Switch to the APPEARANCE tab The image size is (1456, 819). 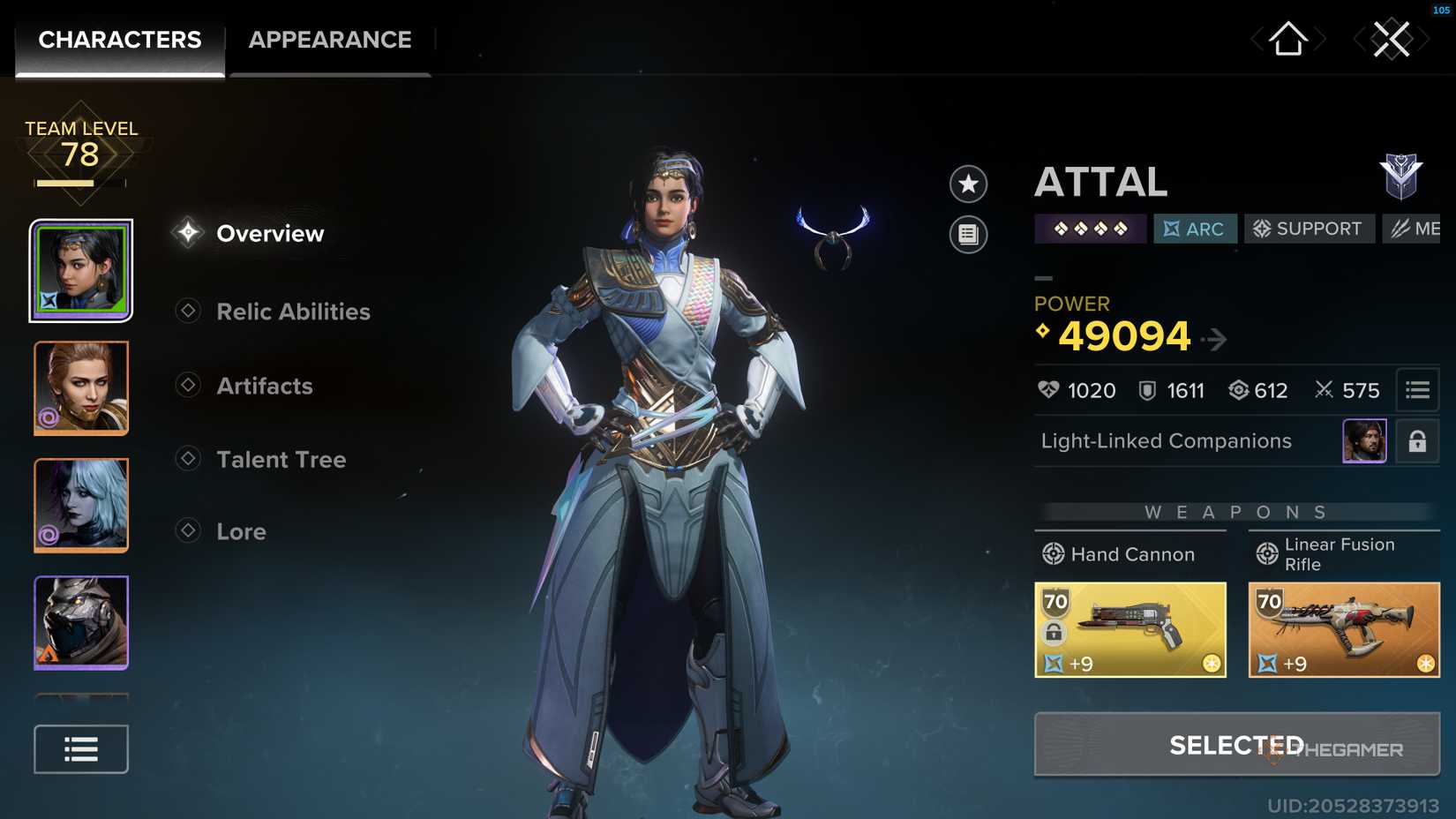pyautogui.click(x=329, y=39)
